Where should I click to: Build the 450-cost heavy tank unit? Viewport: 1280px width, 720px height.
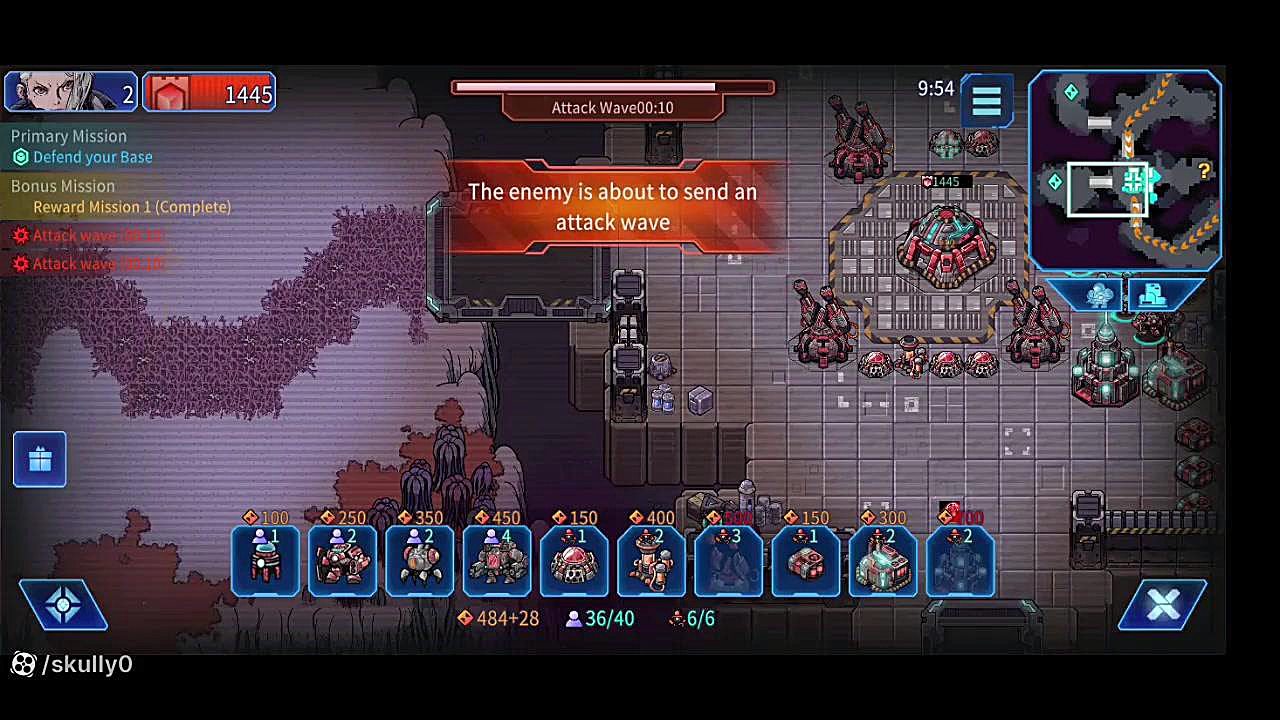click(497, 560)
